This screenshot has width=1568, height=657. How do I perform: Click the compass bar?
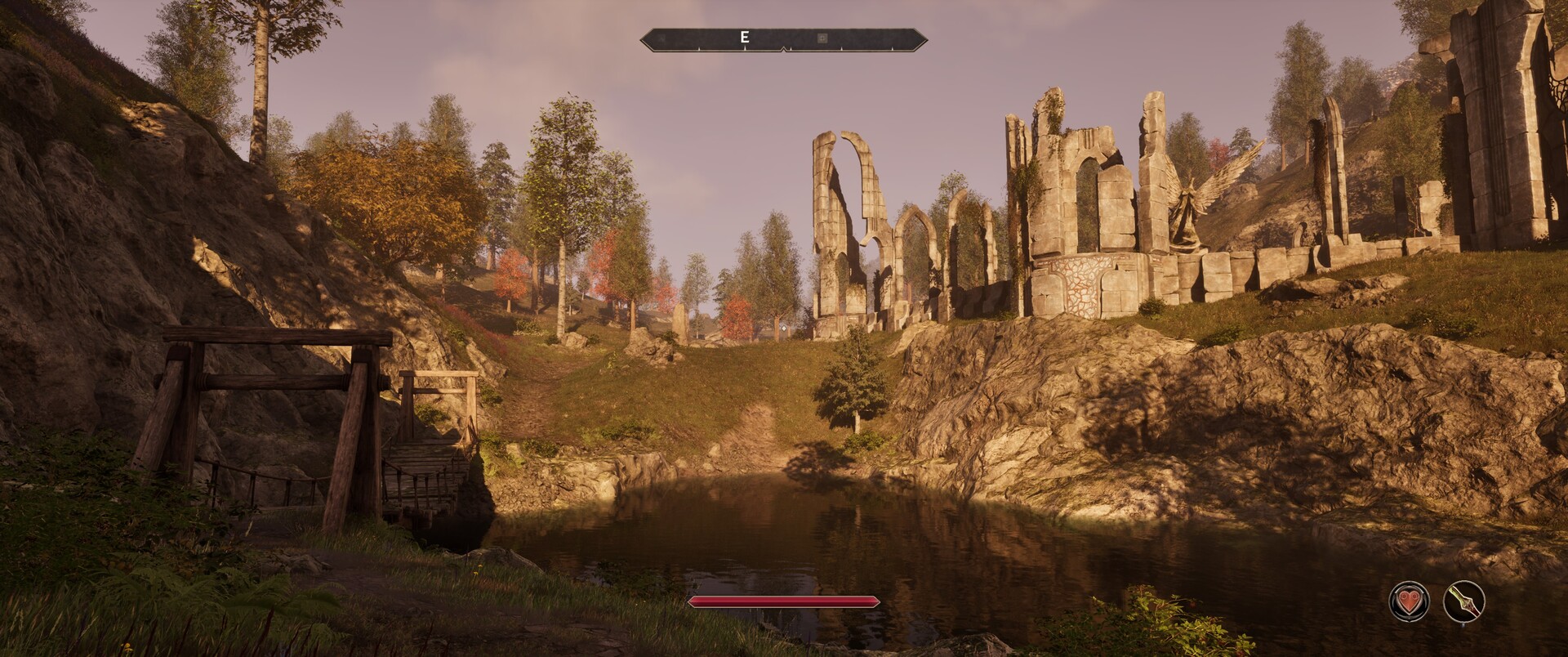pos(783,38)
